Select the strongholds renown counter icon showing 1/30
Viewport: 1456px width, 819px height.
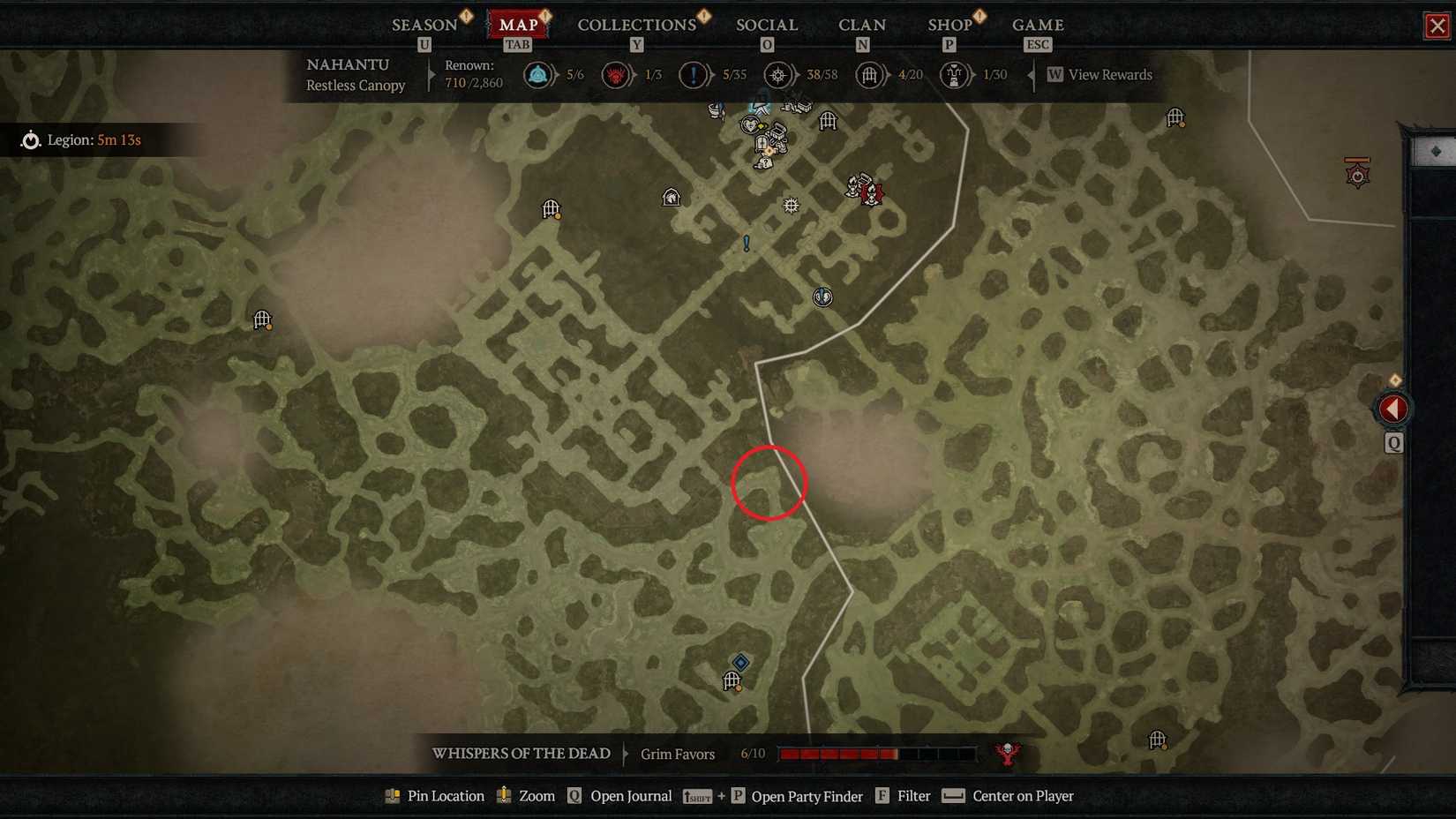(954, 75)
